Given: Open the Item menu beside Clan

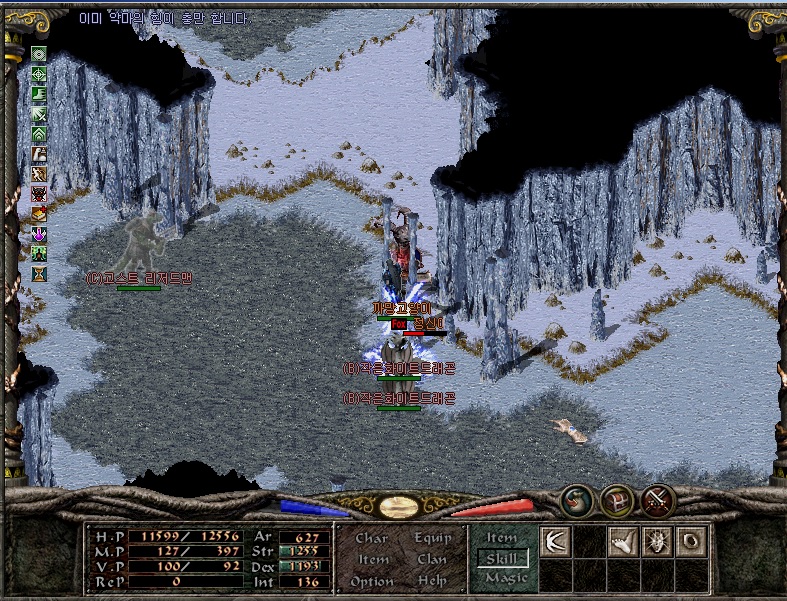Looking at the screenshot, I should coord(373,560).
